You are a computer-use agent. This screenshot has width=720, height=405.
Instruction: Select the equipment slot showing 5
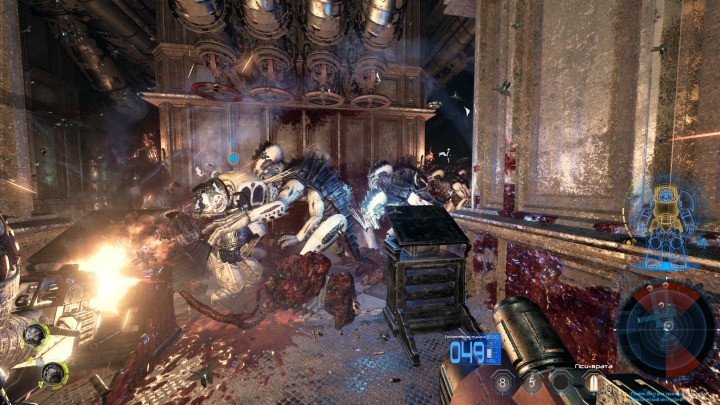532,381
